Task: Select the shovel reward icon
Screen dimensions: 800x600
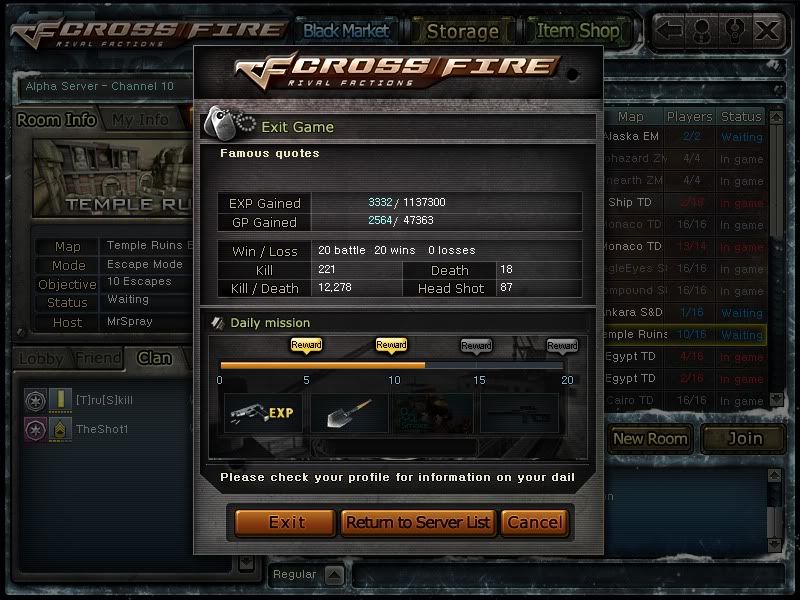Action: (348, 410)
